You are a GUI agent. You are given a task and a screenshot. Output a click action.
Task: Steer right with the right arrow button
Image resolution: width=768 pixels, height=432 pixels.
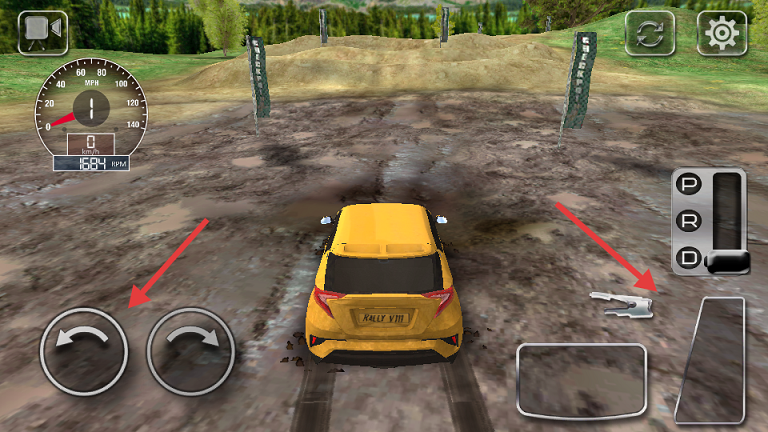pos(190,350)
